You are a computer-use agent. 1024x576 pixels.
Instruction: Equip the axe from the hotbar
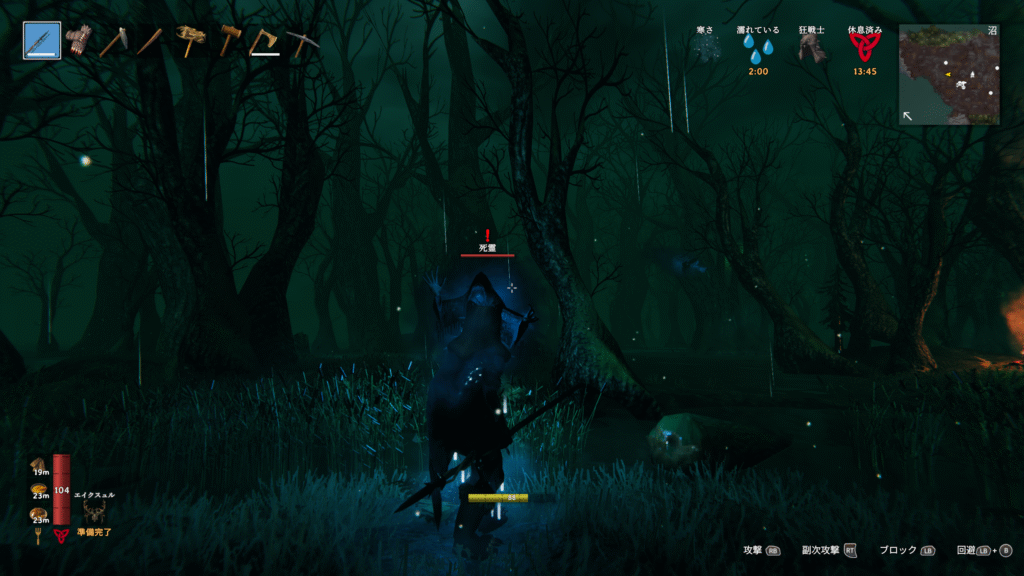tap(265, 40)
